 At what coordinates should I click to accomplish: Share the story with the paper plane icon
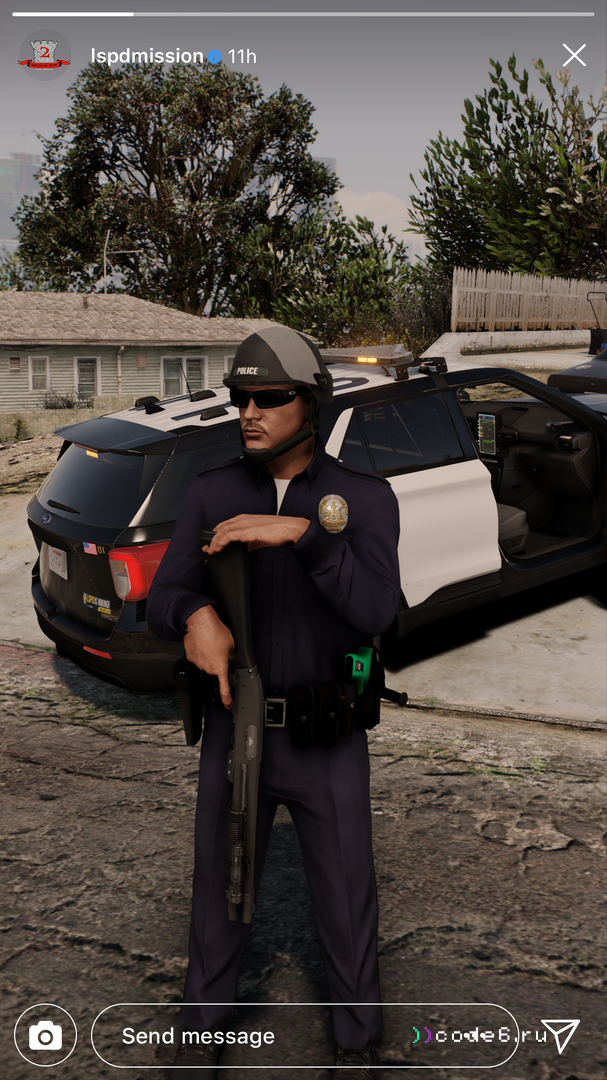click(x=560, y=1035)
